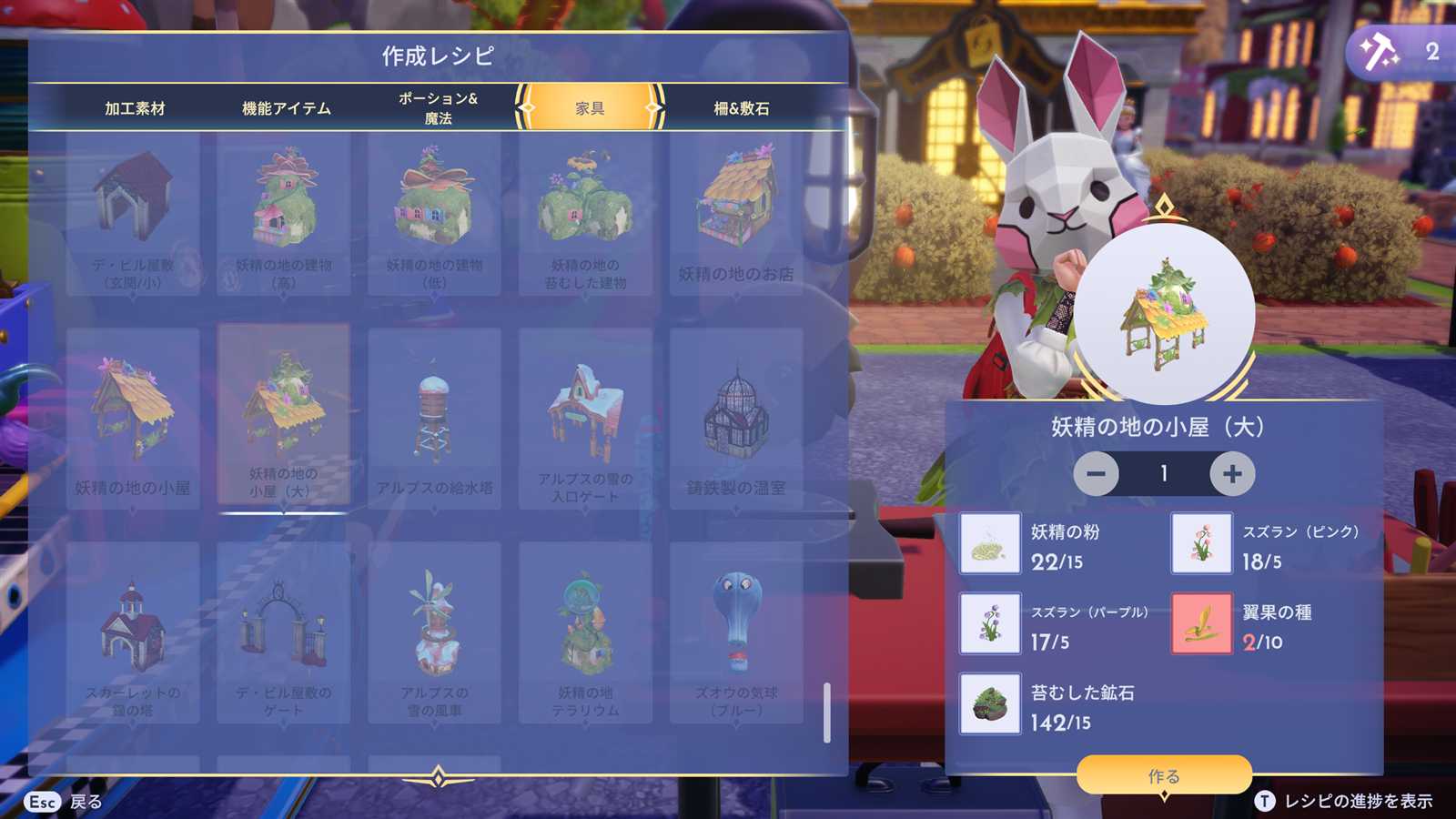Choose the 妖精の地の建物 (高) recipe

tap(284, 215)
